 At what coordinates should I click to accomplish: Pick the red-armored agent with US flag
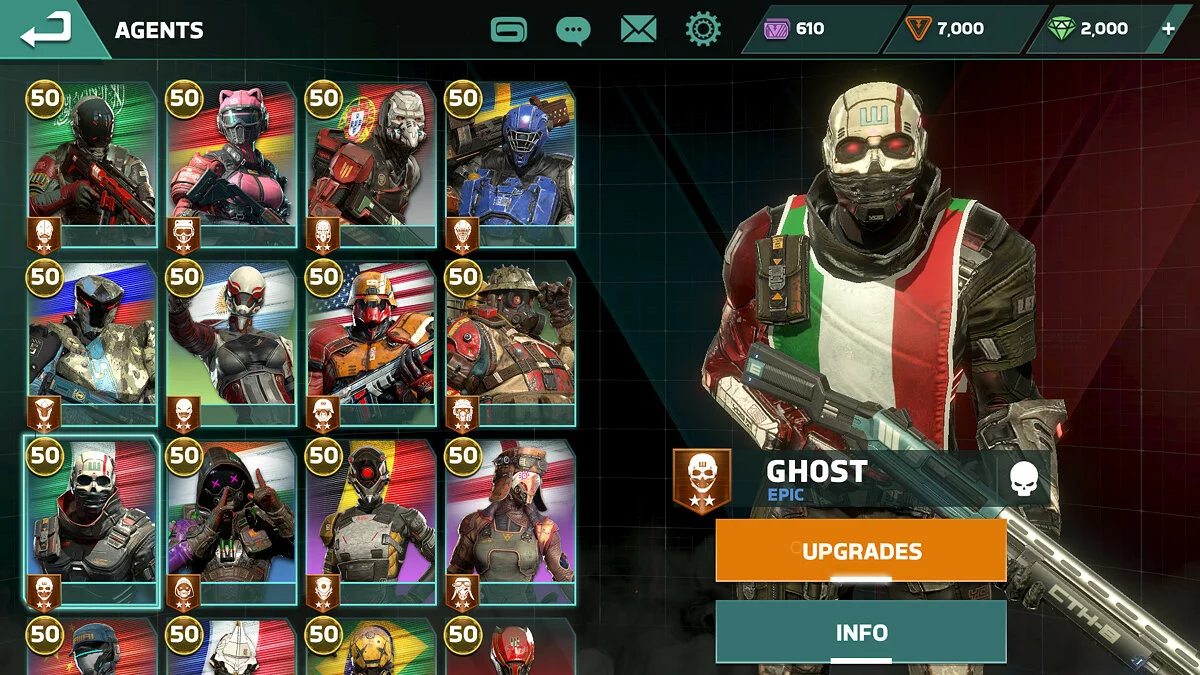371,345
